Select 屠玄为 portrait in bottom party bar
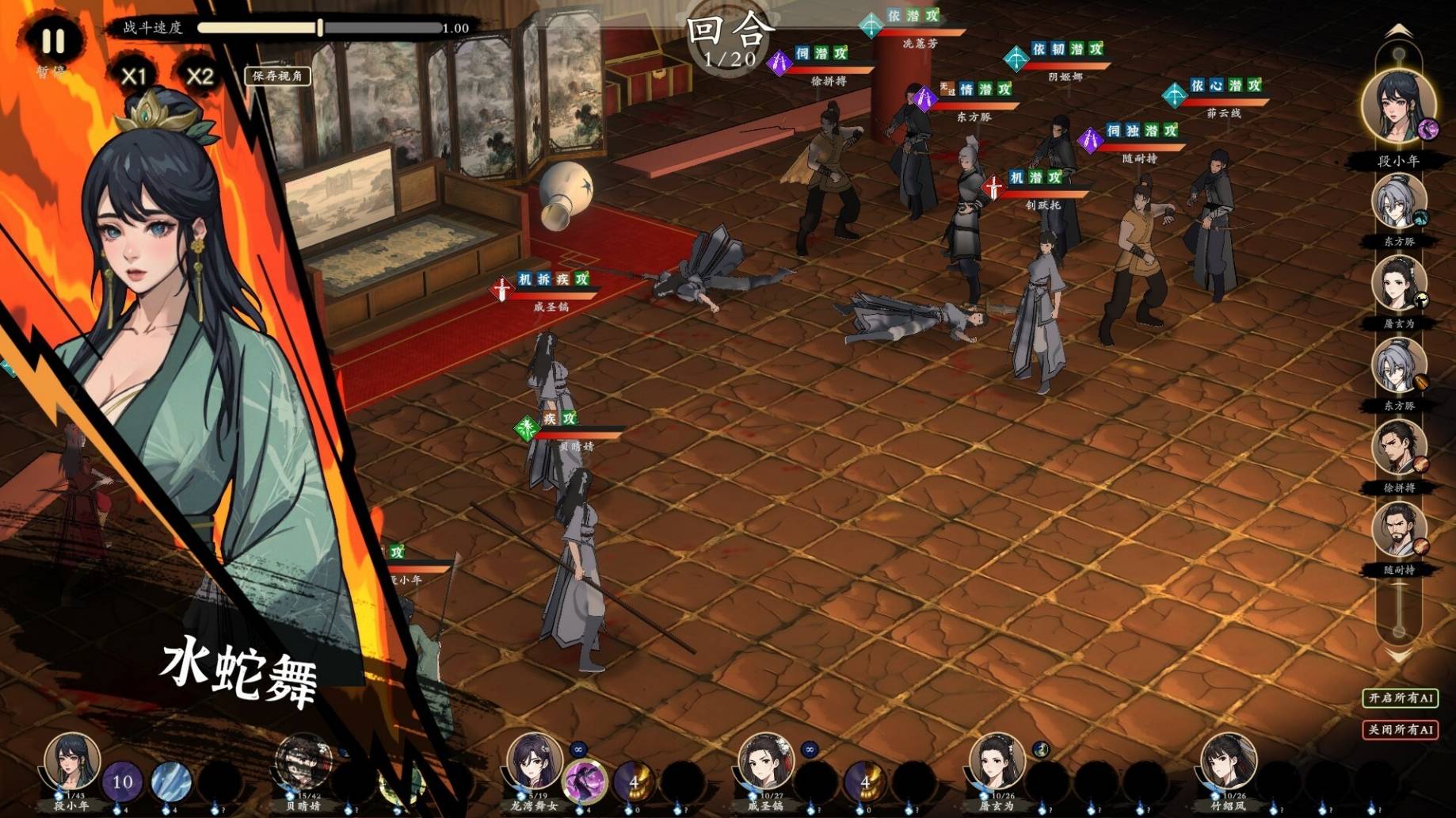The width and height of the screenshot is (1456, 818). (x=997, y=761)
